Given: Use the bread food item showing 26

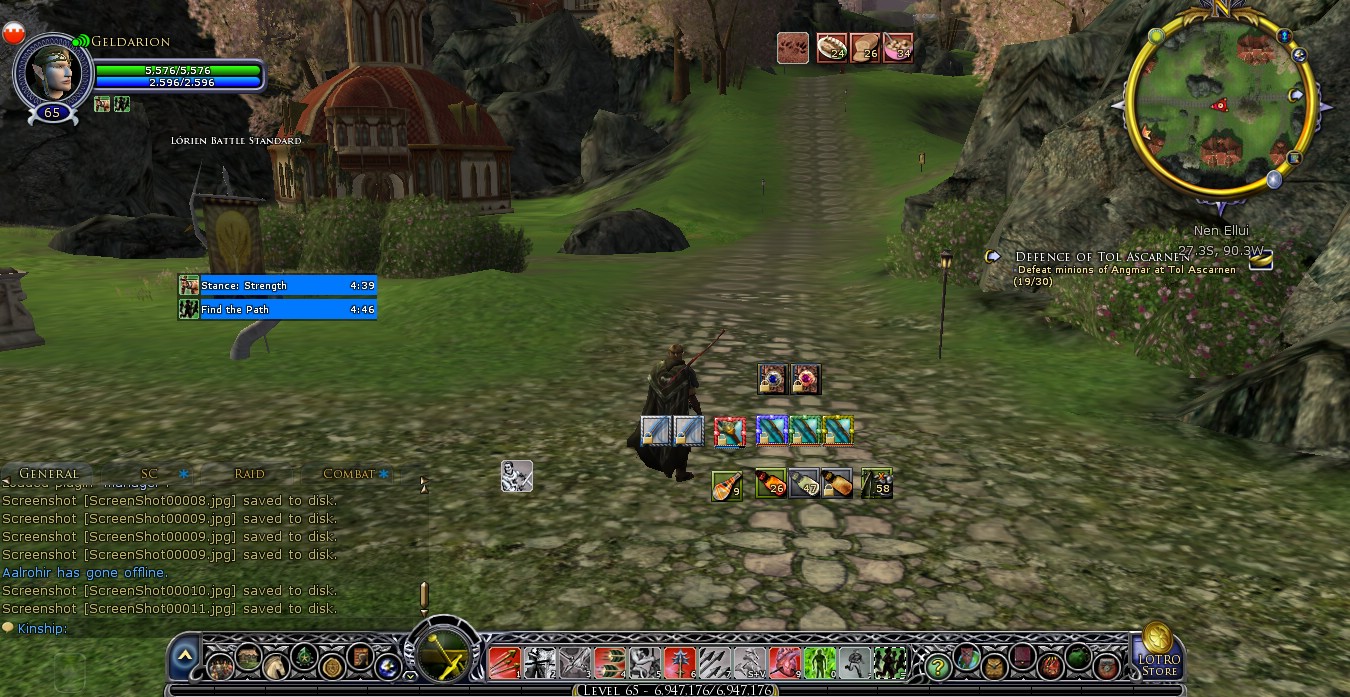Looking at the screenshot, I should 864,48.
